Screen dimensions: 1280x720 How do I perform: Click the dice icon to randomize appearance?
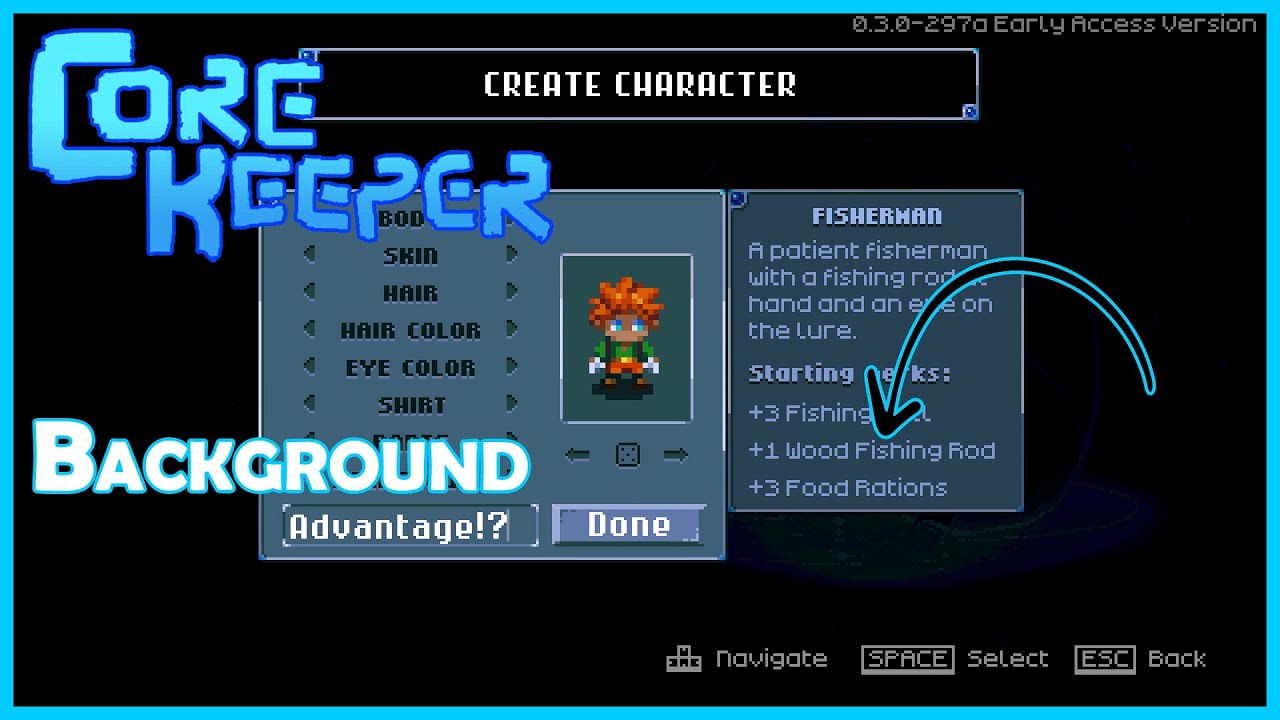coord(627,454)
